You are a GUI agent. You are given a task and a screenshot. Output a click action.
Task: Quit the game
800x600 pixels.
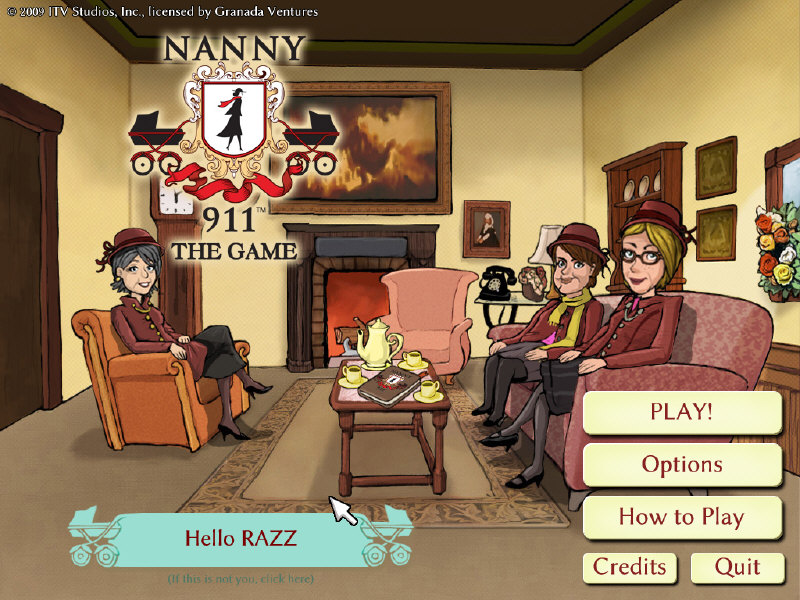[x=738, y=567]
